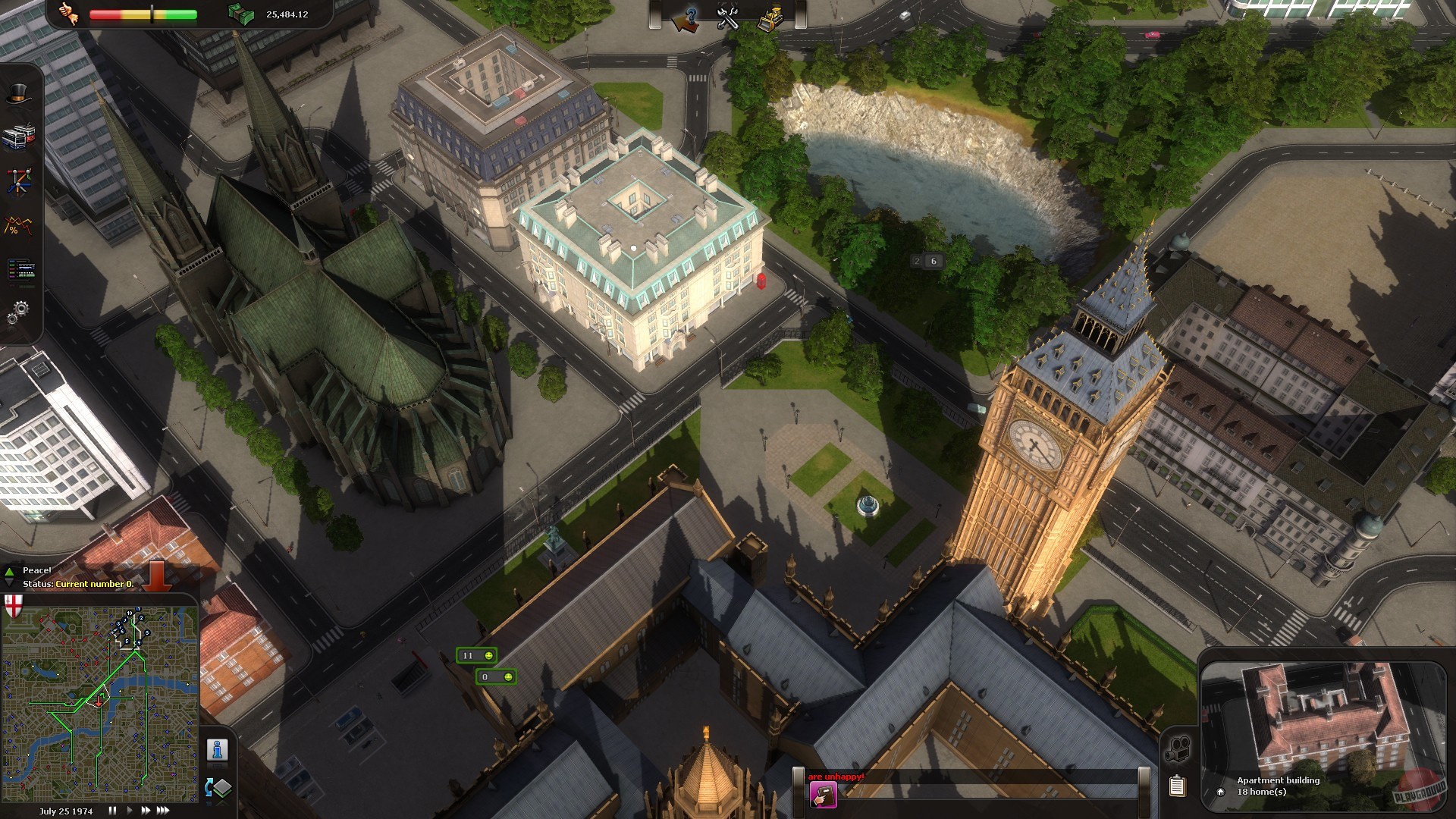Viewport: 1456px width, 819px height.
Task: Open the transit line map editor
Action: click(19, 181)
